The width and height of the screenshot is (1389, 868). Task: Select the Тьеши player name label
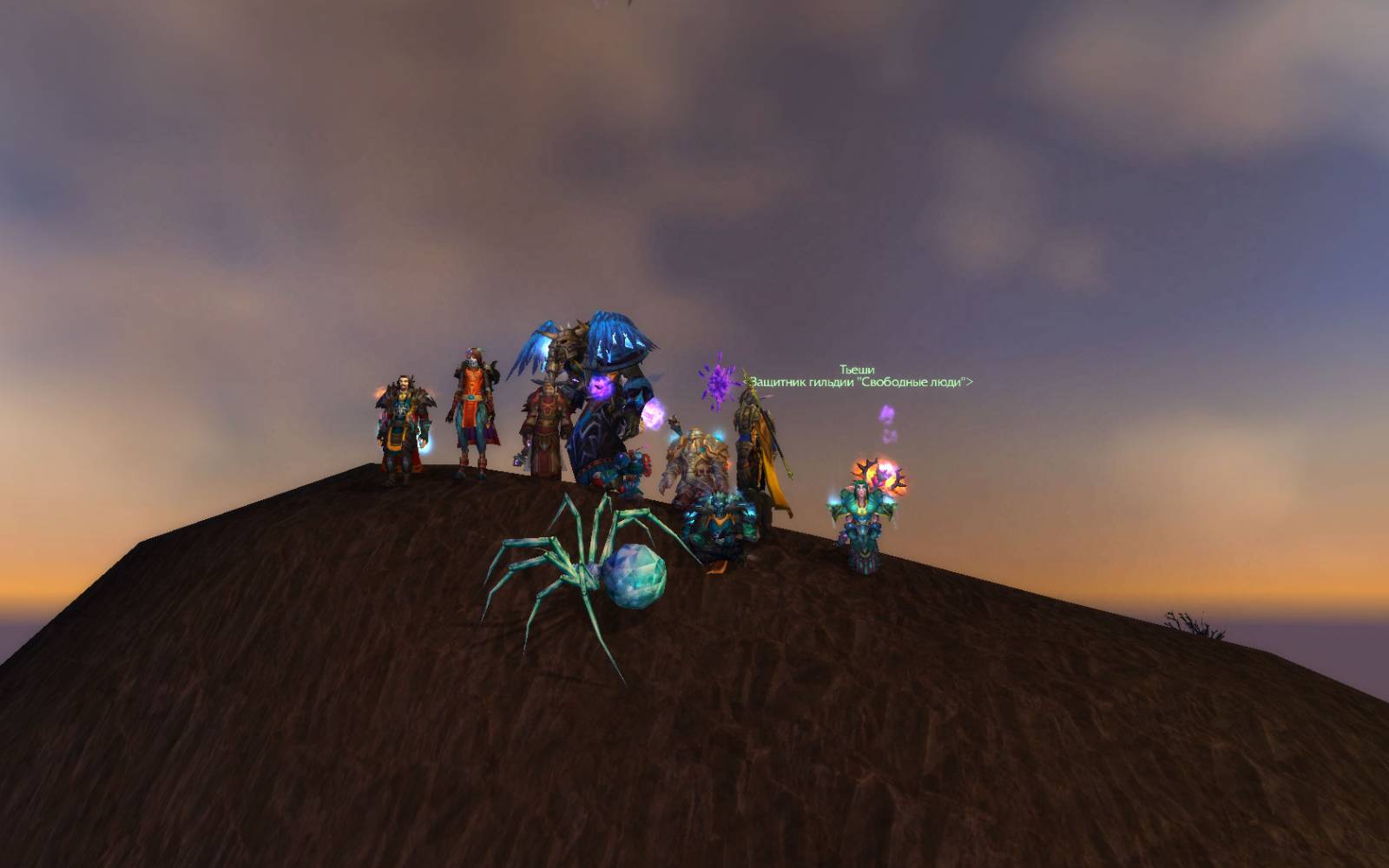(856, 370)
